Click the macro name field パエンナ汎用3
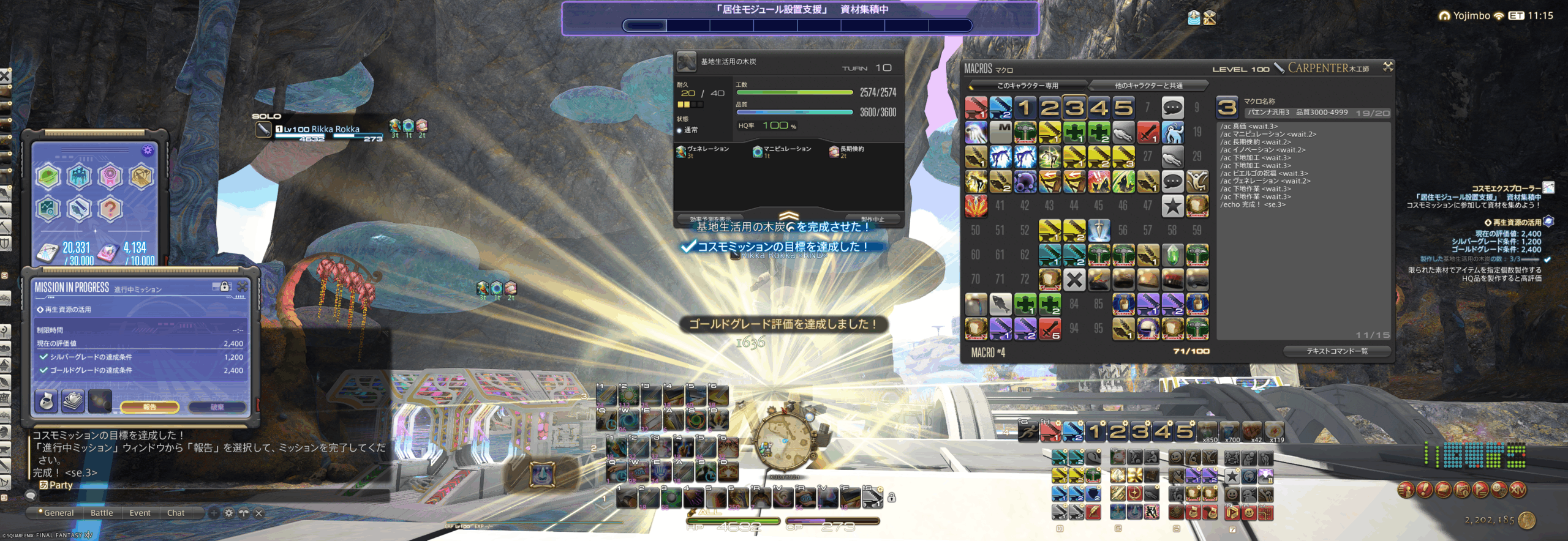 [x=1298, y=113]
